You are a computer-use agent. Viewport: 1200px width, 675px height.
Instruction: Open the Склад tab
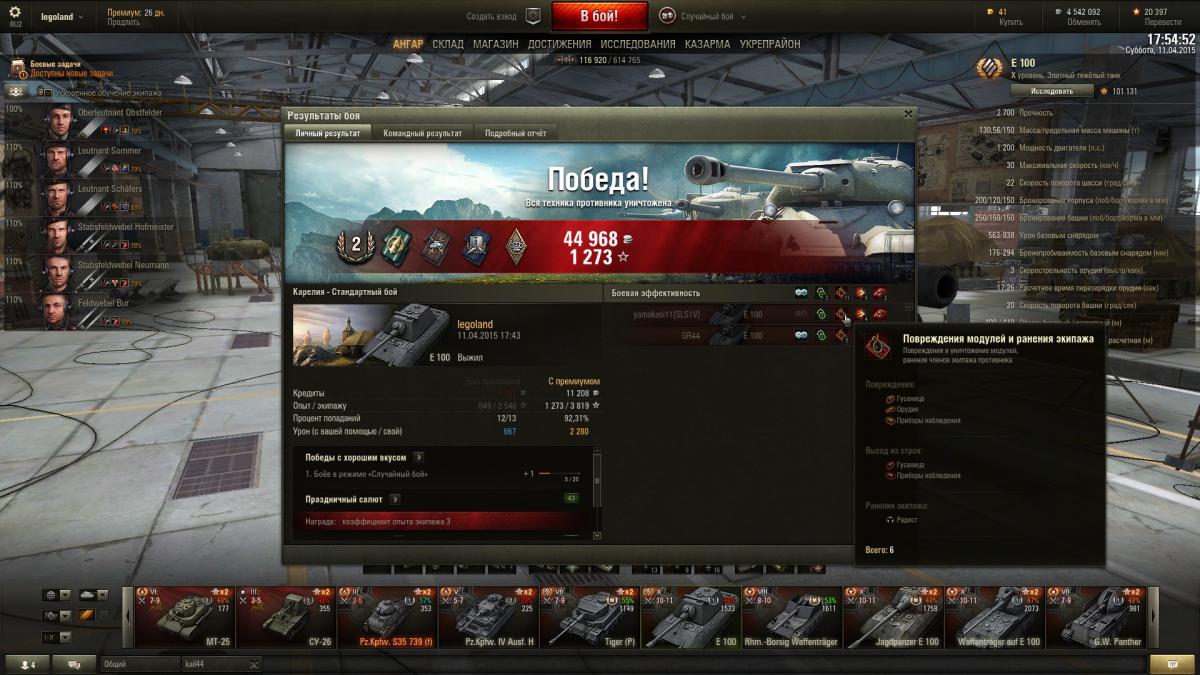point(448,44)
